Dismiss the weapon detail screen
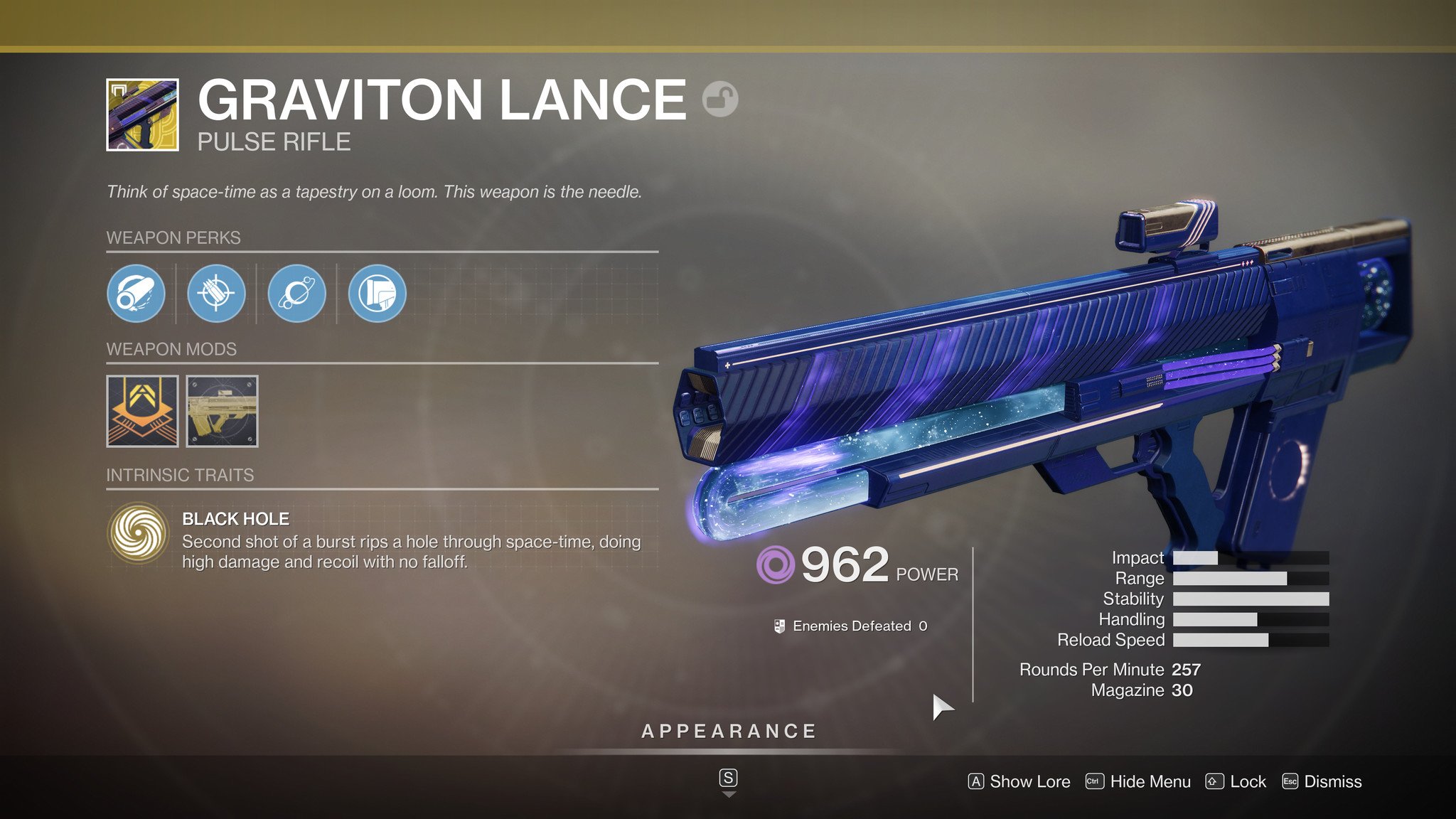The height and width of the screenshot is (819, 1456). pyautogui.click(x=1324, y=781)
